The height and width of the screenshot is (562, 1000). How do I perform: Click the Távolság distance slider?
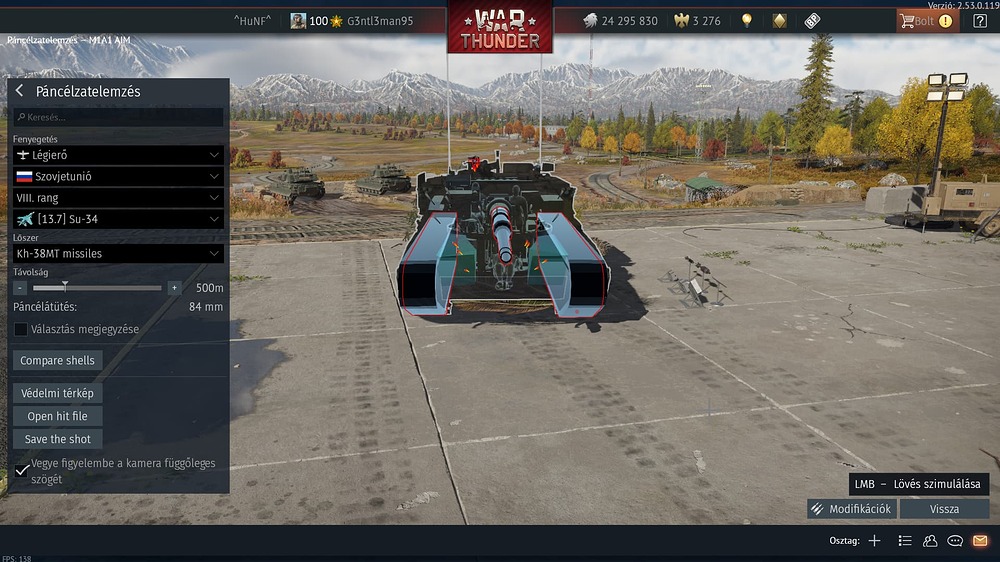98,288
